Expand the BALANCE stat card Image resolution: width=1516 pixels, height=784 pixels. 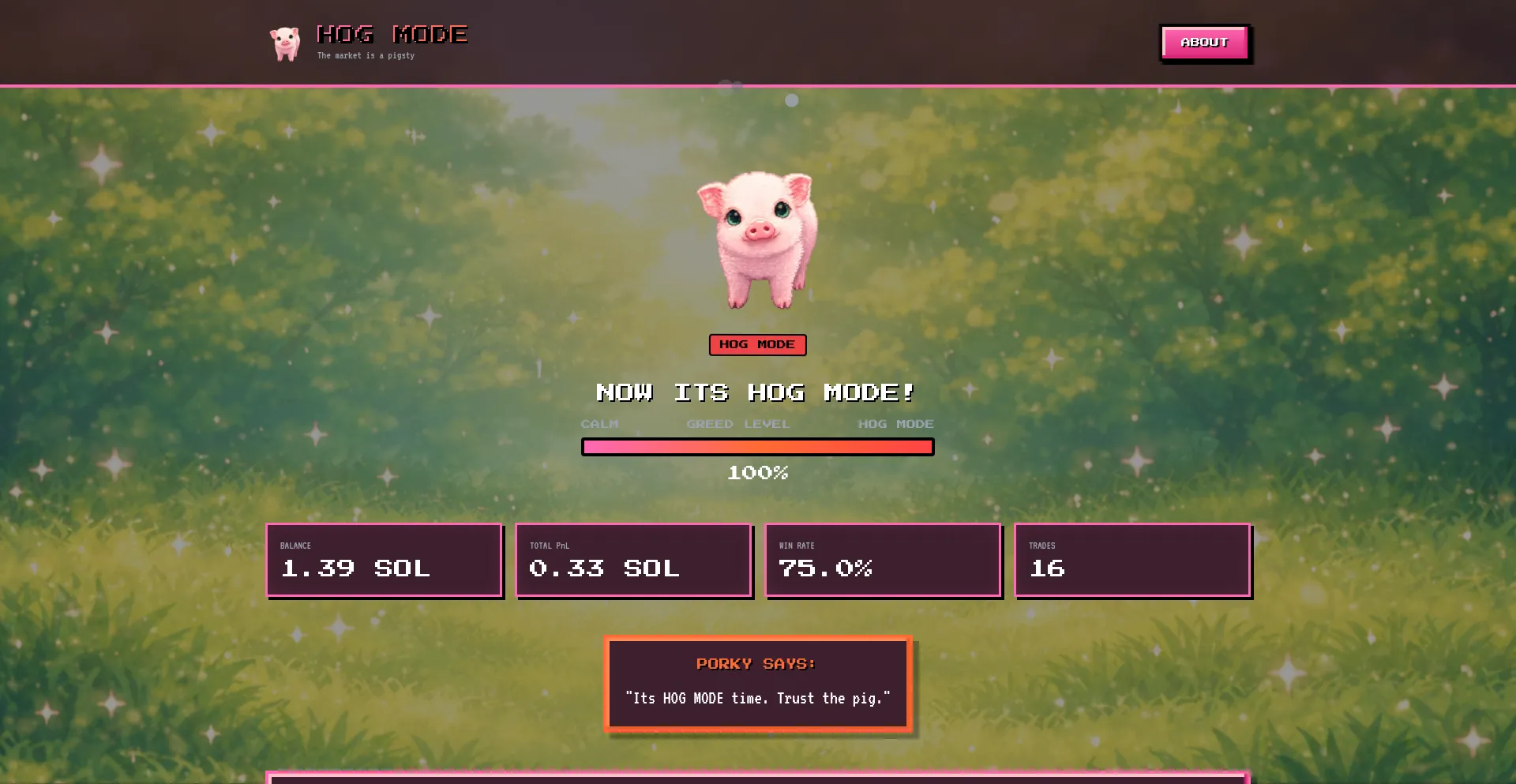[384, 560]
